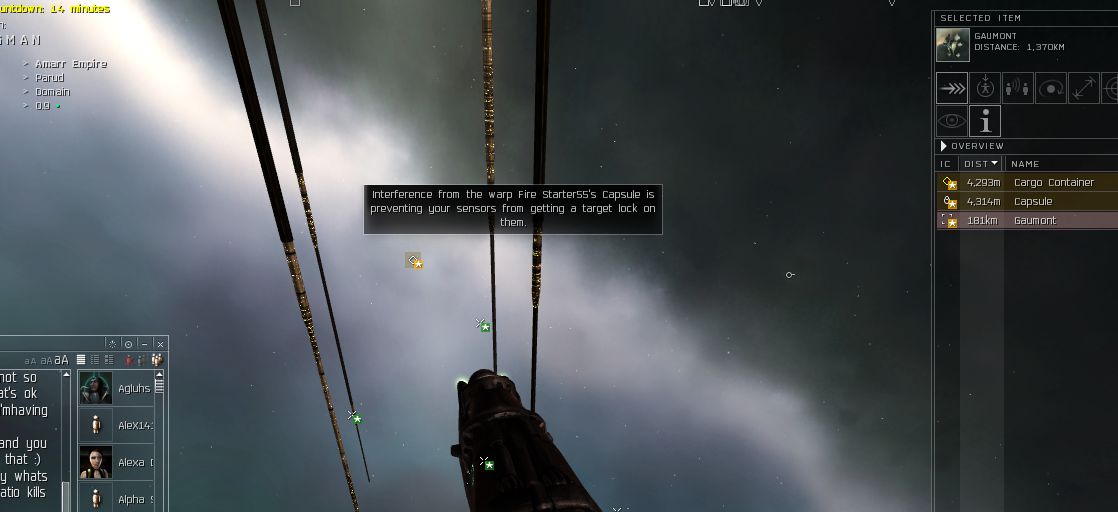The width and height of the screenshot is (1118, 512).
Task: Select Agluhs in the chat member list
Action: (117, 388)
